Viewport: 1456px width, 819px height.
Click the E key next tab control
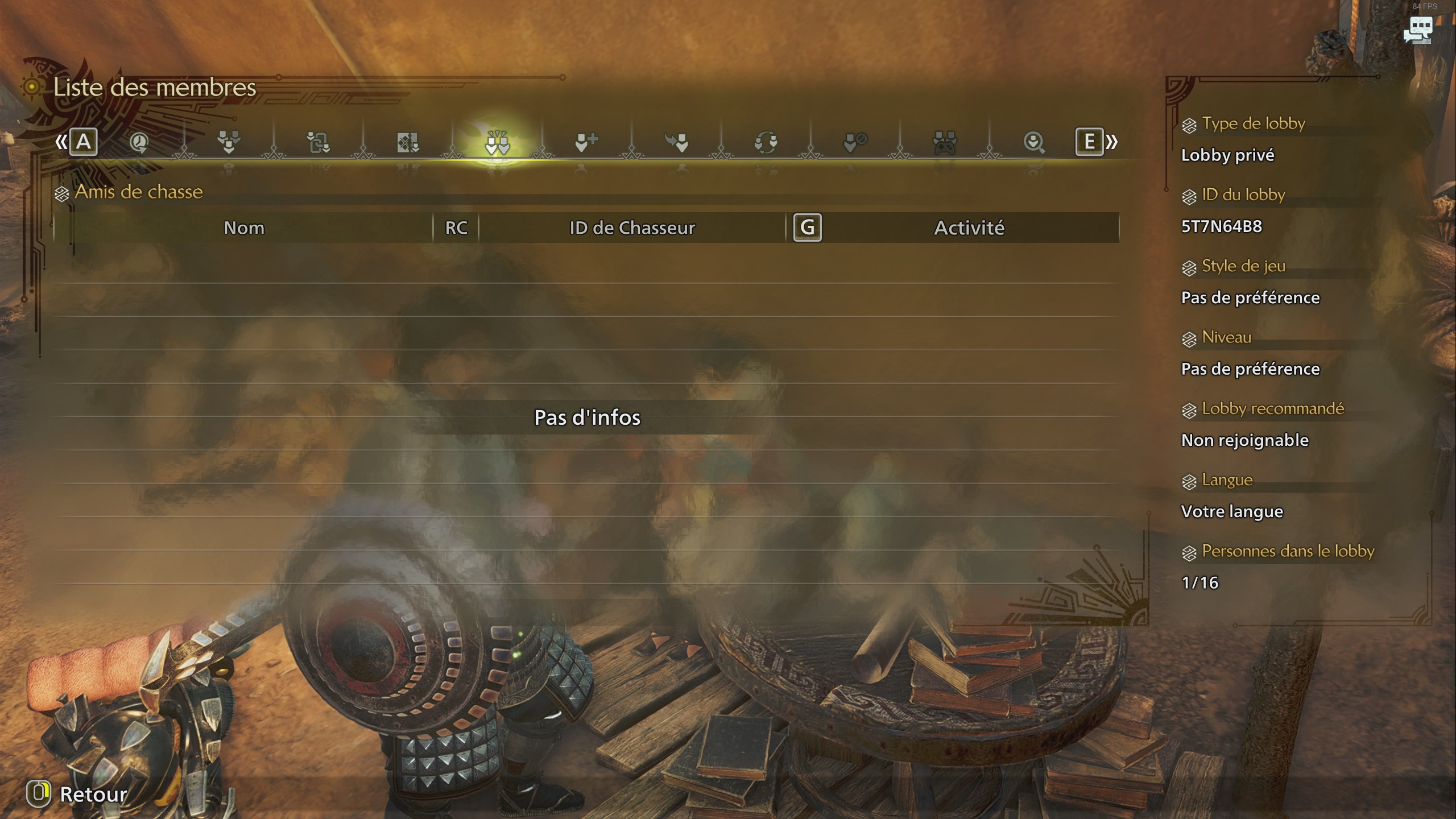click(1089, 142)
